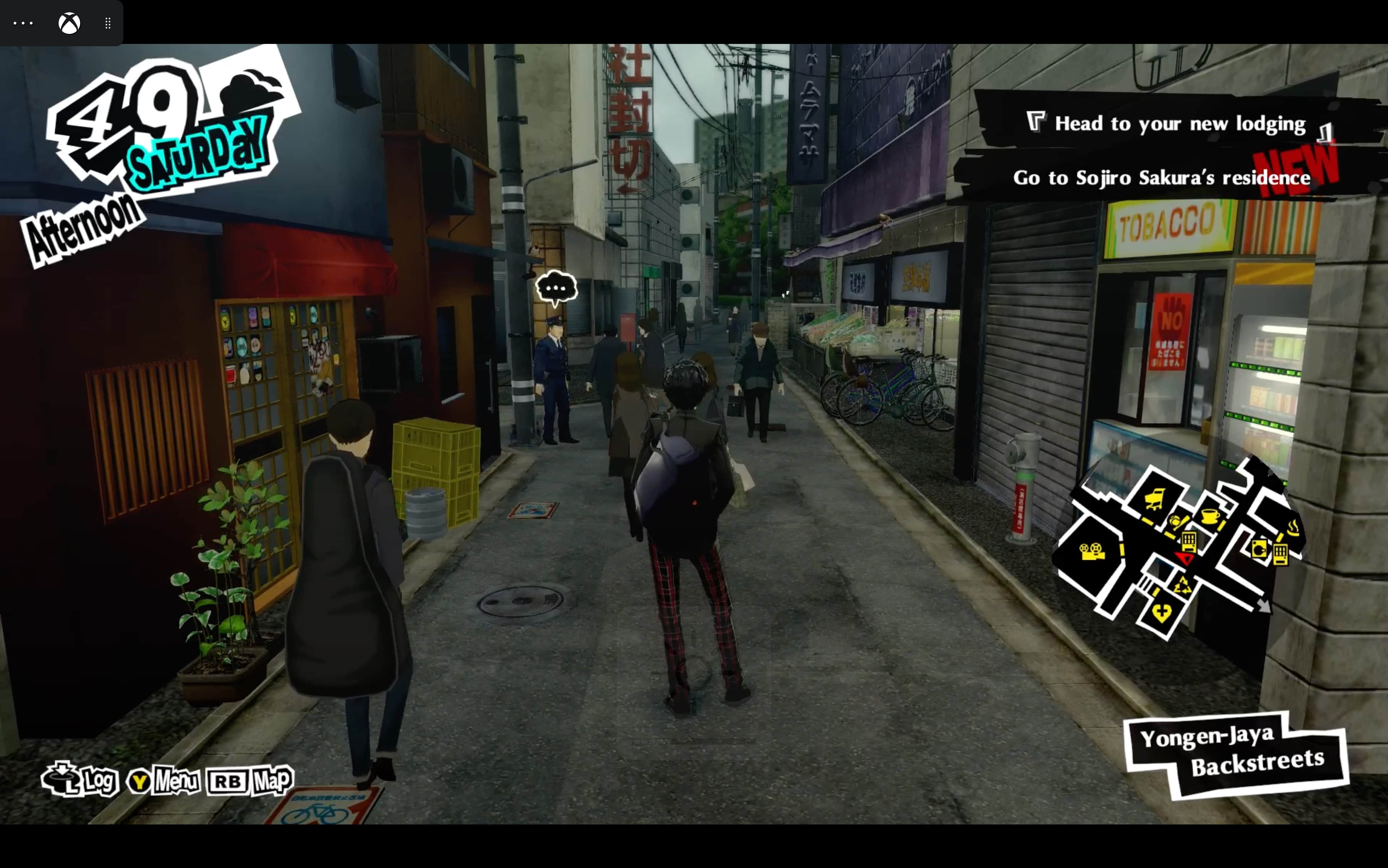The width and height of the screenshot is (1388, 868).
Task: Open the Xbox overlay three-dot menu
Action: tap(23, 23)
